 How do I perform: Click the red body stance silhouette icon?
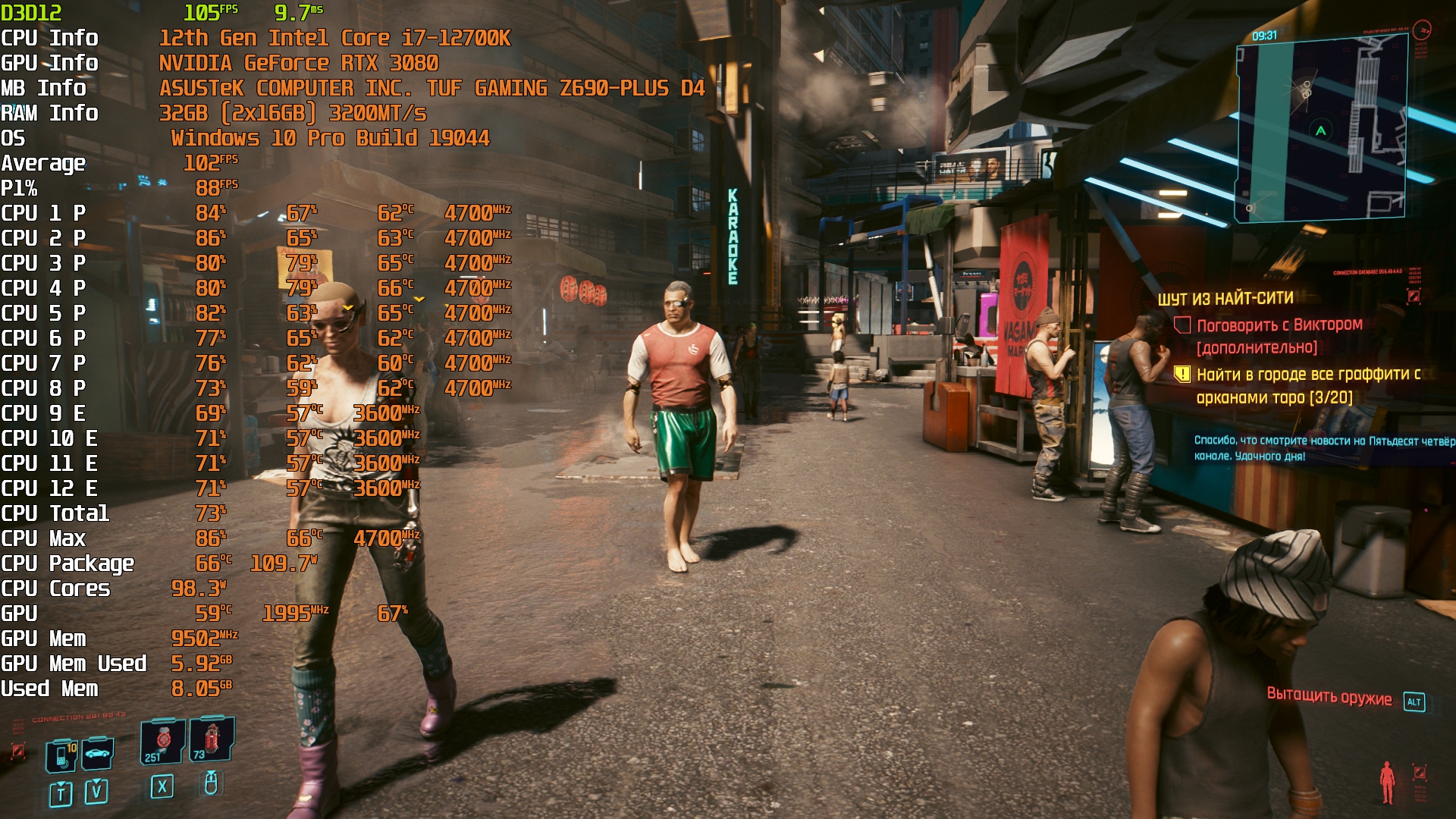[1387, 782]
